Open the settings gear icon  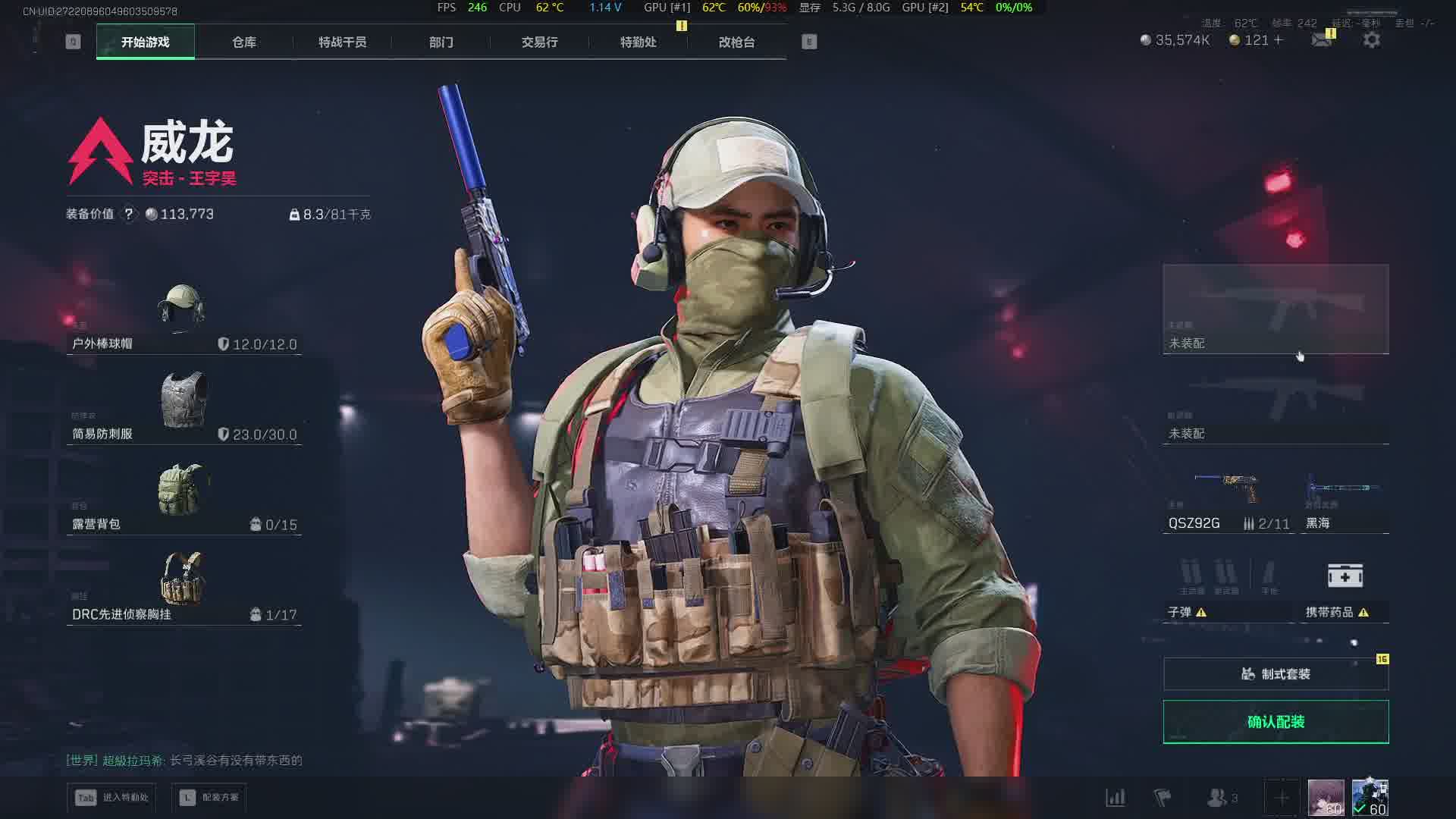point(1371,40)
